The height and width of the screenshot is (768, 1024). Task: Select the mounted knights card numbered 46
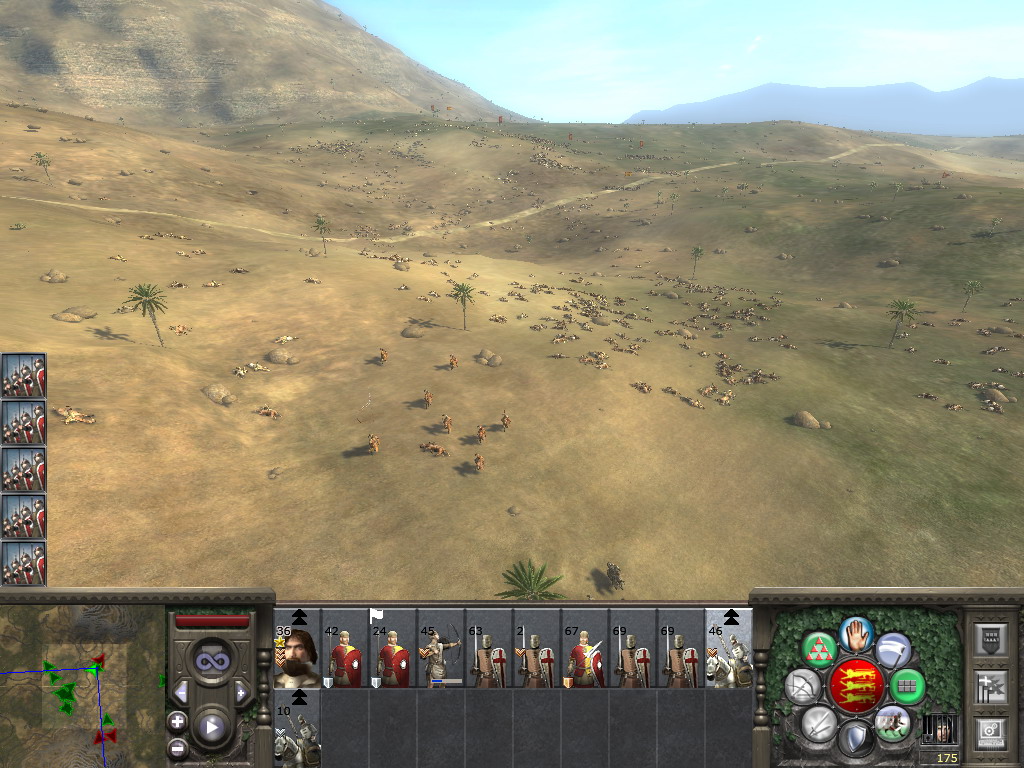coord(728,656)
